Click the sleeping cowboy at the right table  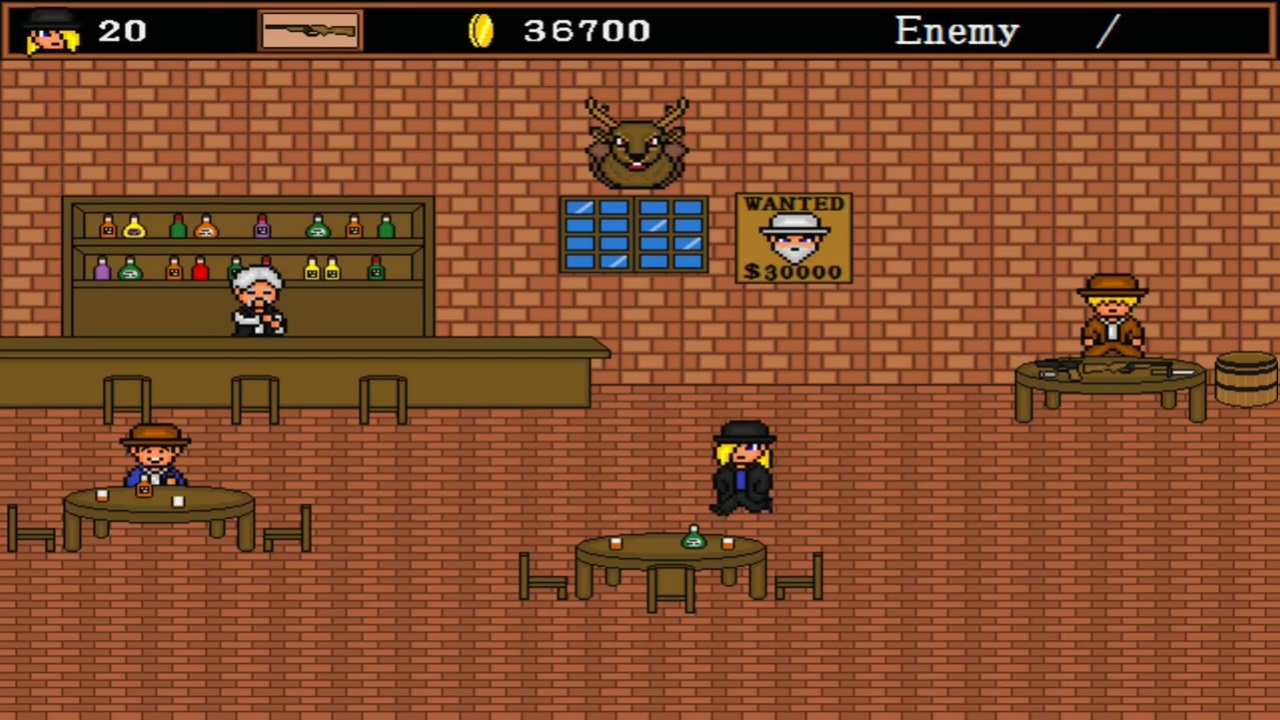1112,320
